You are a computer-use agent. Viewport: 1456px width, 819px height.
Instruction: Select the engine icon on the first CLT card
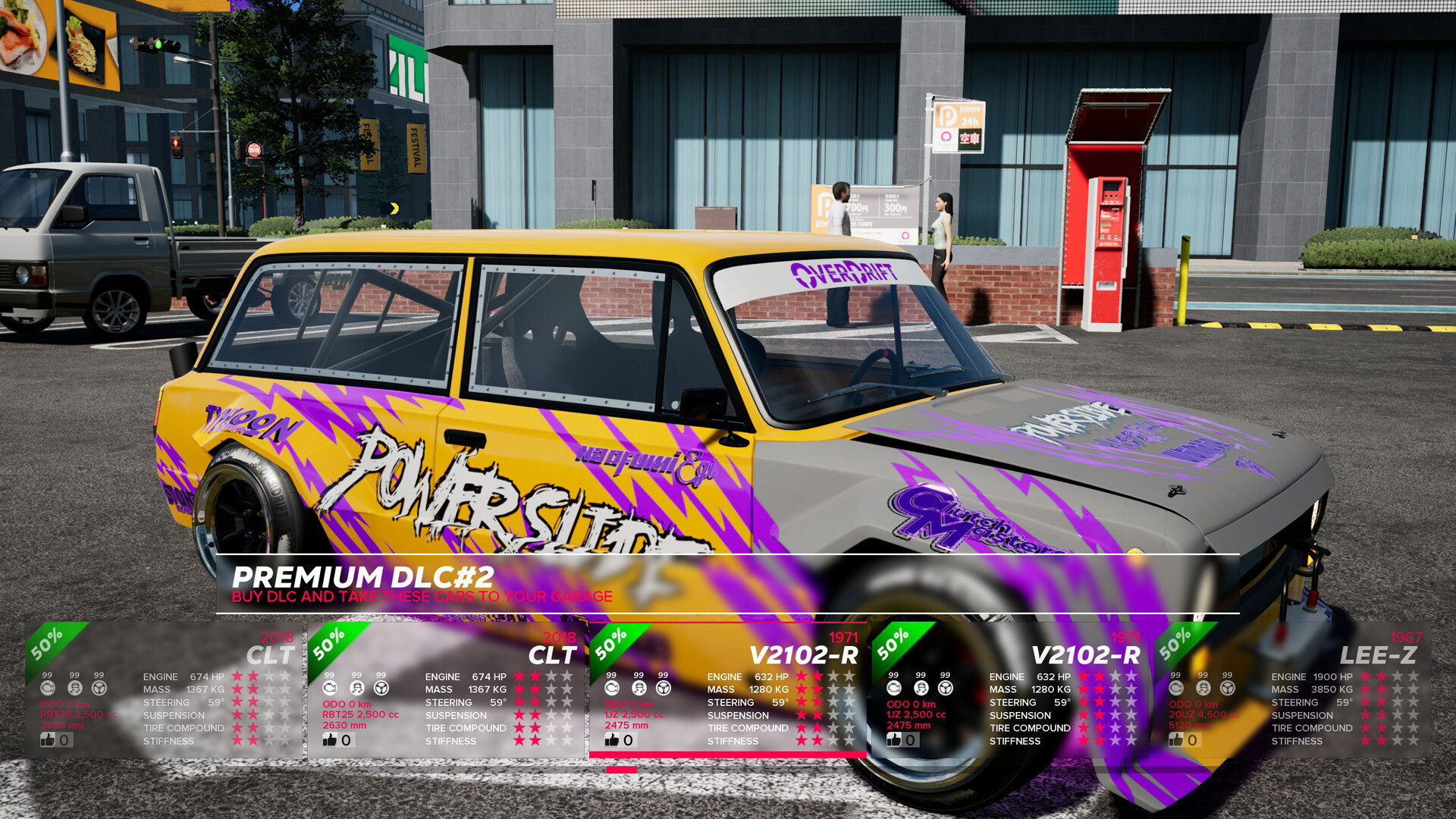[47, 689]
